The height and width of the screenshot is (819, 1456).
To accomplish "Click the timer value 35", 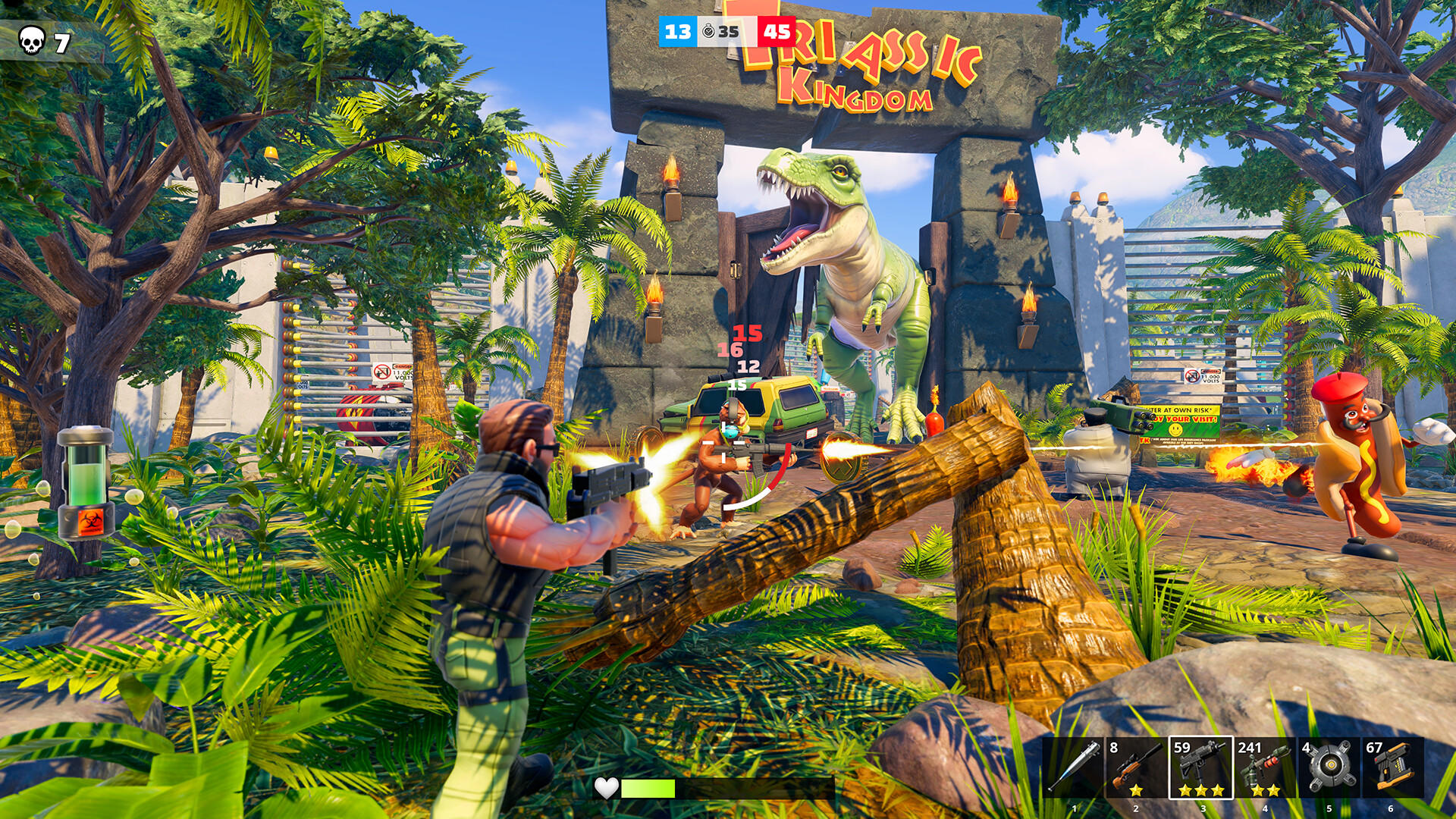I will [x=728, y=32].
